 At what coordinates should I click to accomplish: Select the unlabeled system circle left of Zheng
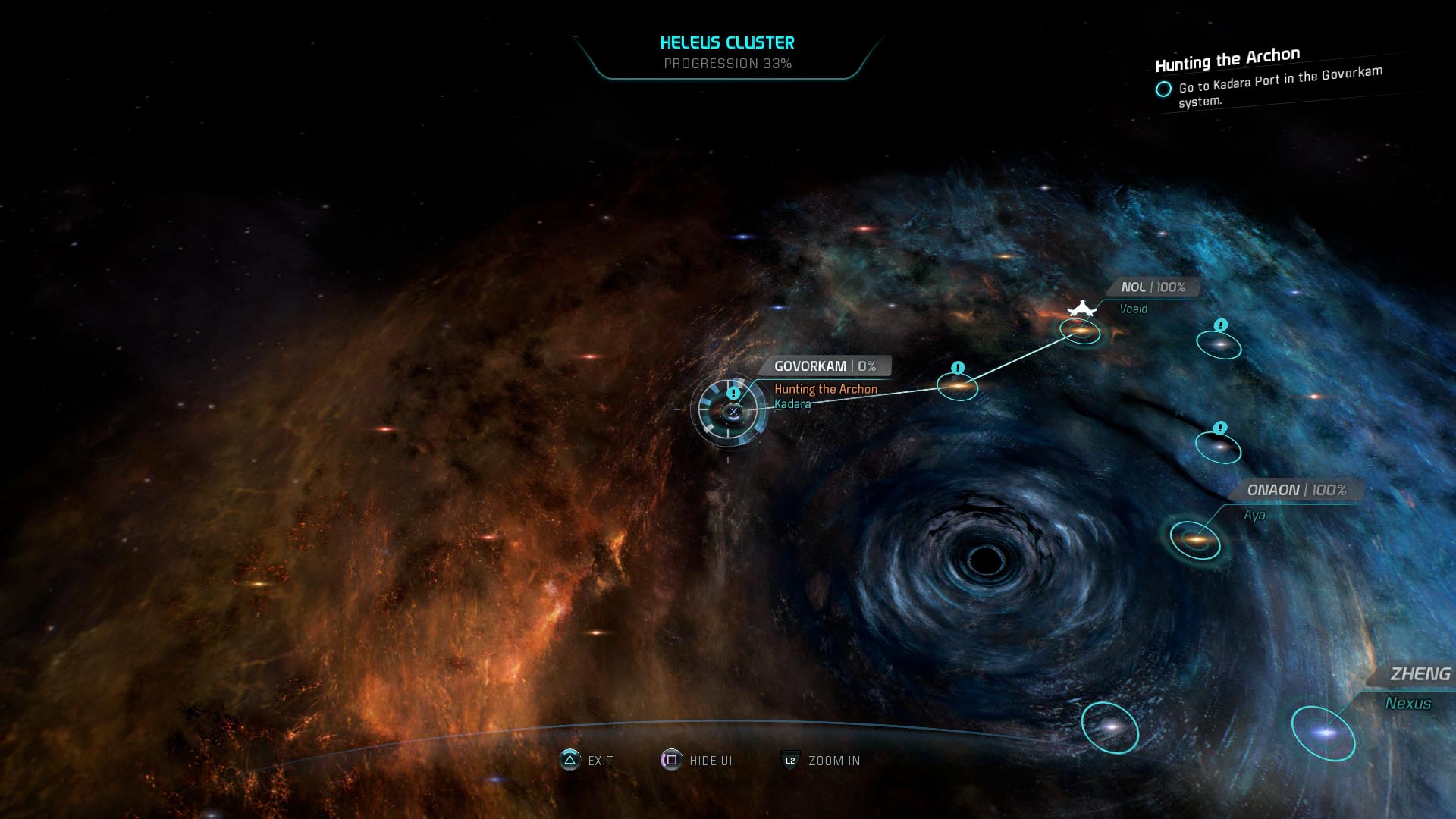pos(1109,727)
